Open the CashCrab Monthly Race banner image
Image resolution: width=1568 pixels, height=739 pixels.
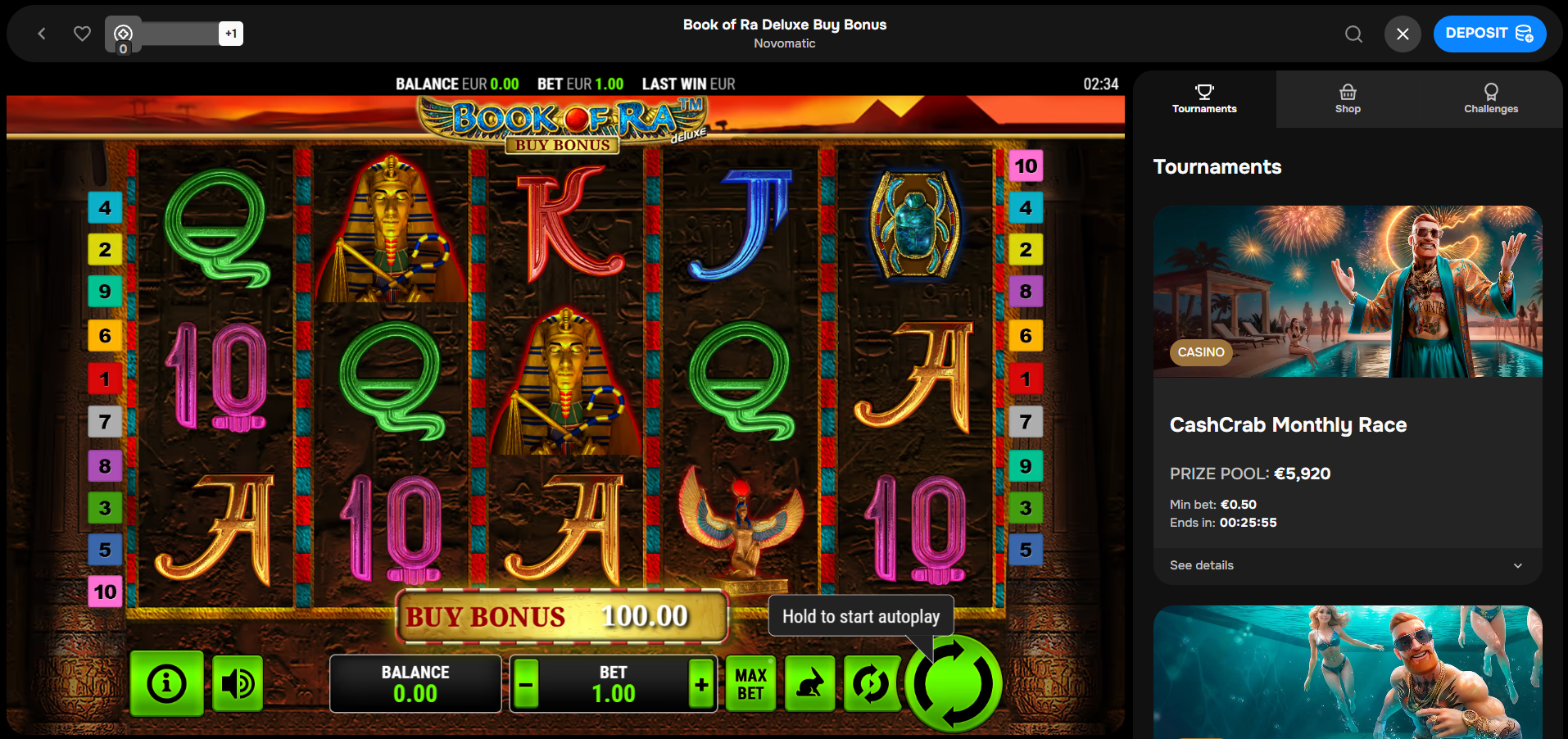pyautogui.click(x=1347, y=291)
